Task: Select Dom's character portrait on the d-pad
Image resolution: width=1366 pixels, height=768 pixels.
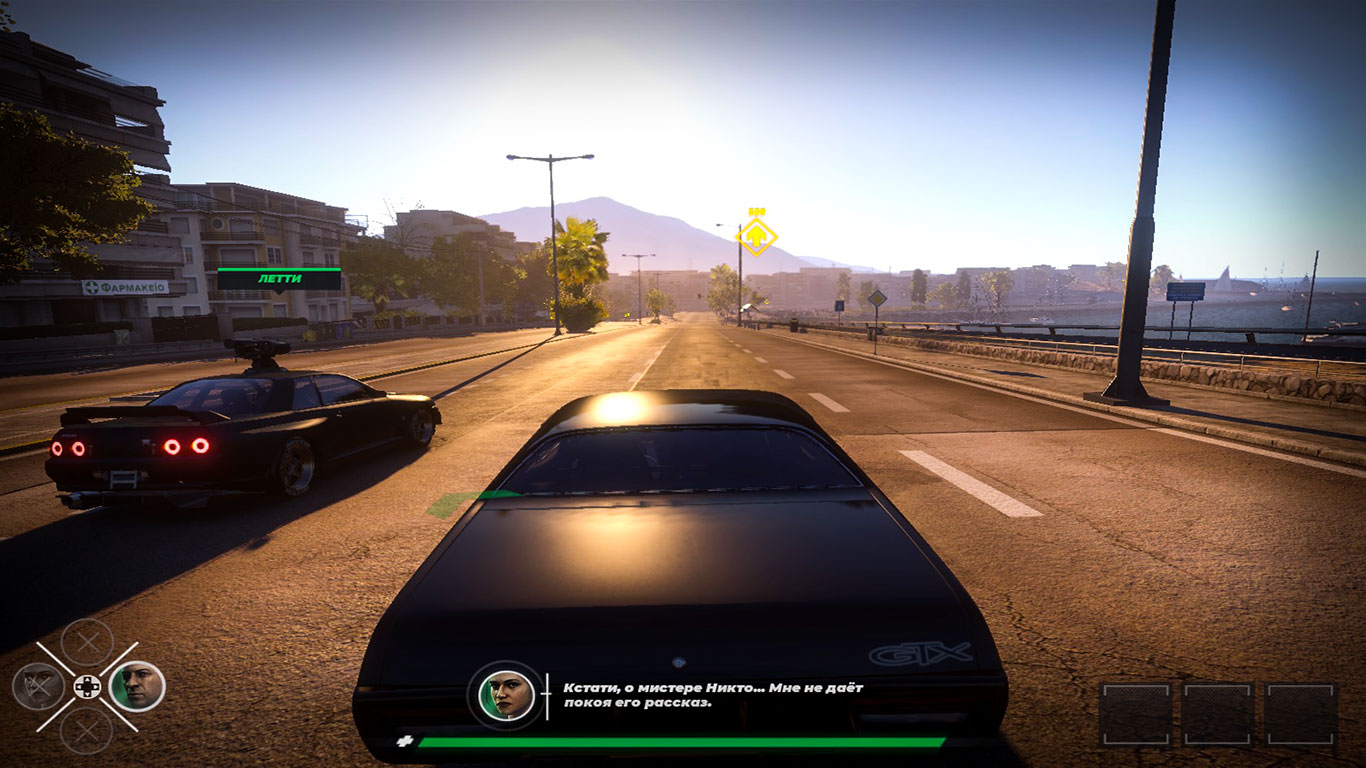Action: point(138,687)
